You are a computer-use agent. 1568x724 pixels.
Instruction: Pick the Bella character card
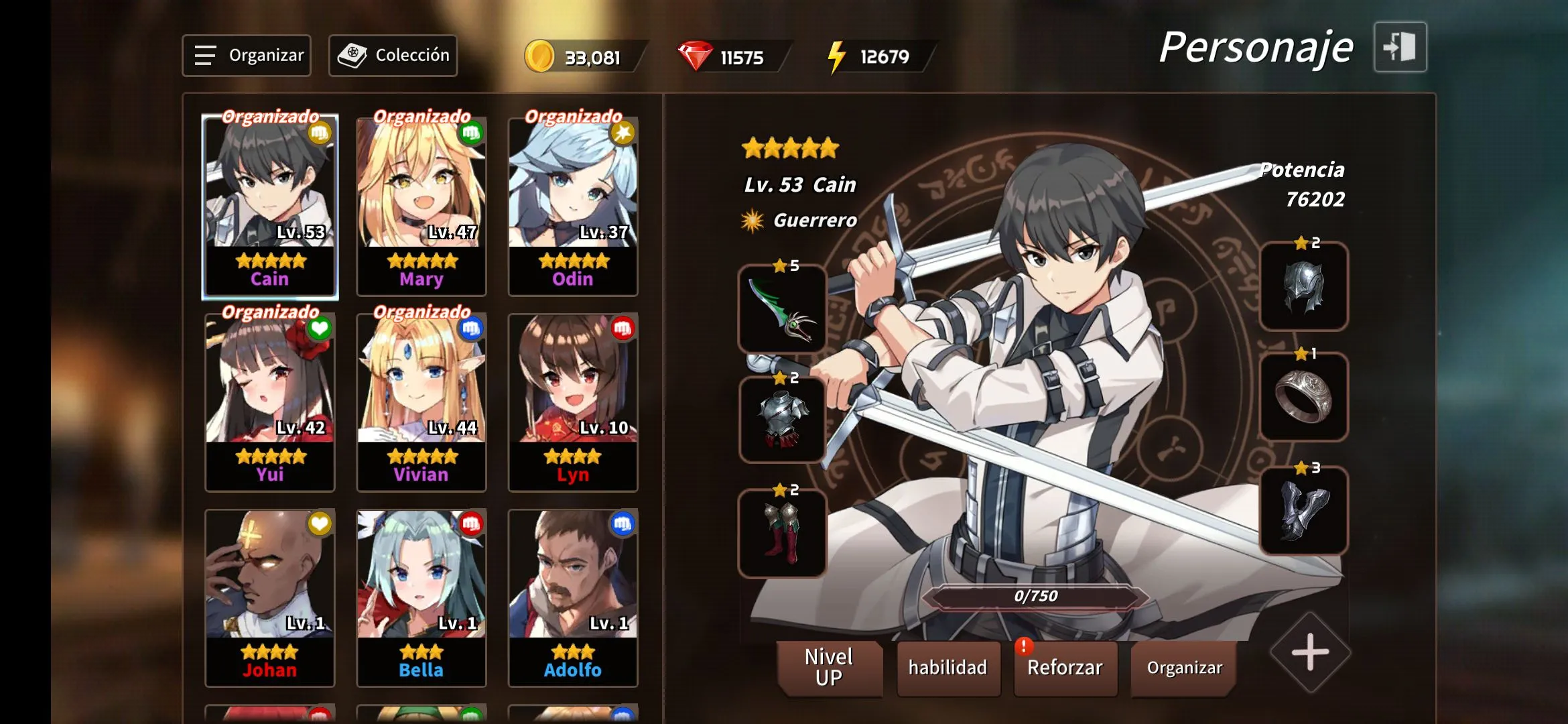point(421,597)
